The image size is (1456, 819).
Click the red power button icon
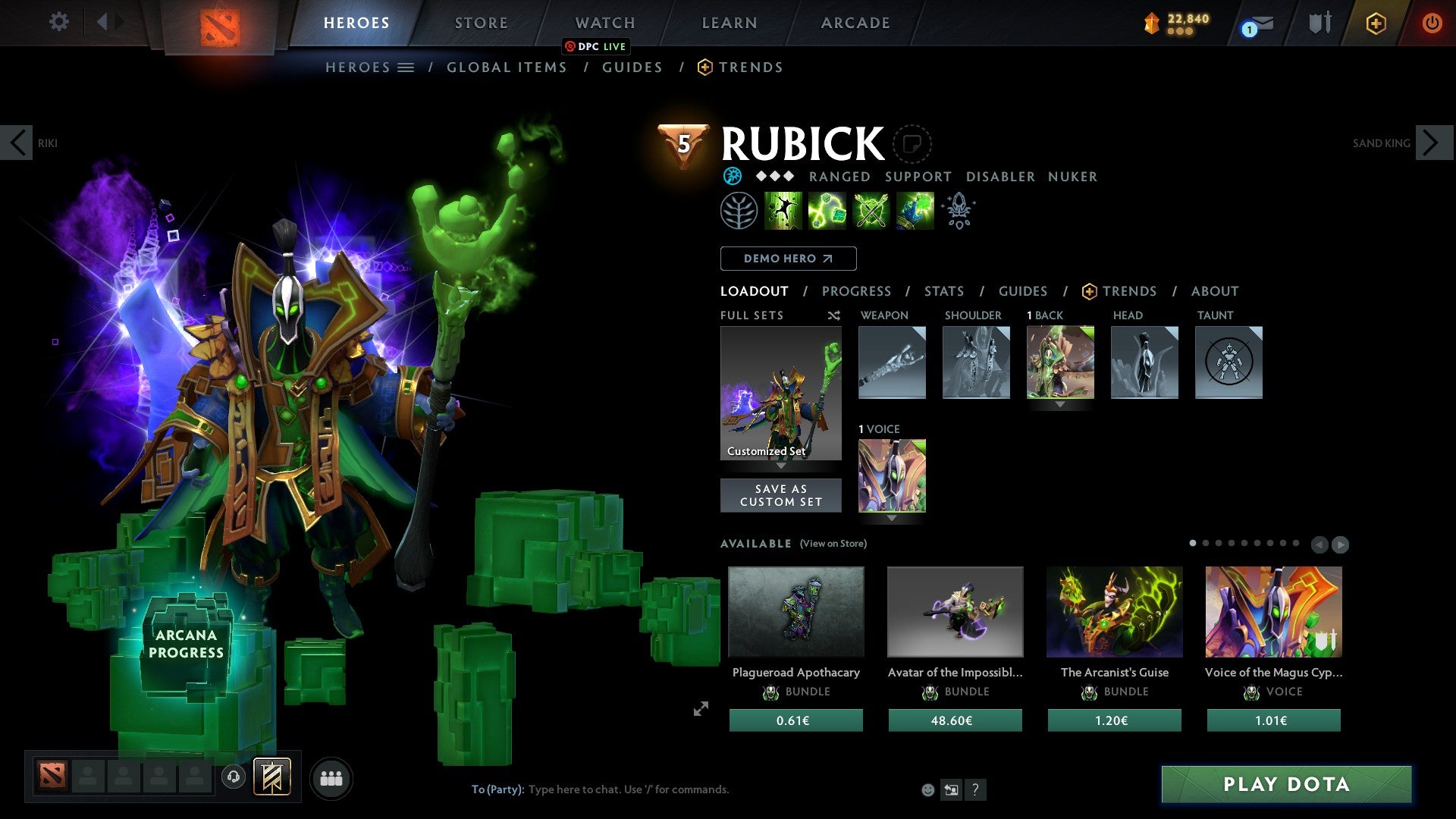click(1432, 23)
